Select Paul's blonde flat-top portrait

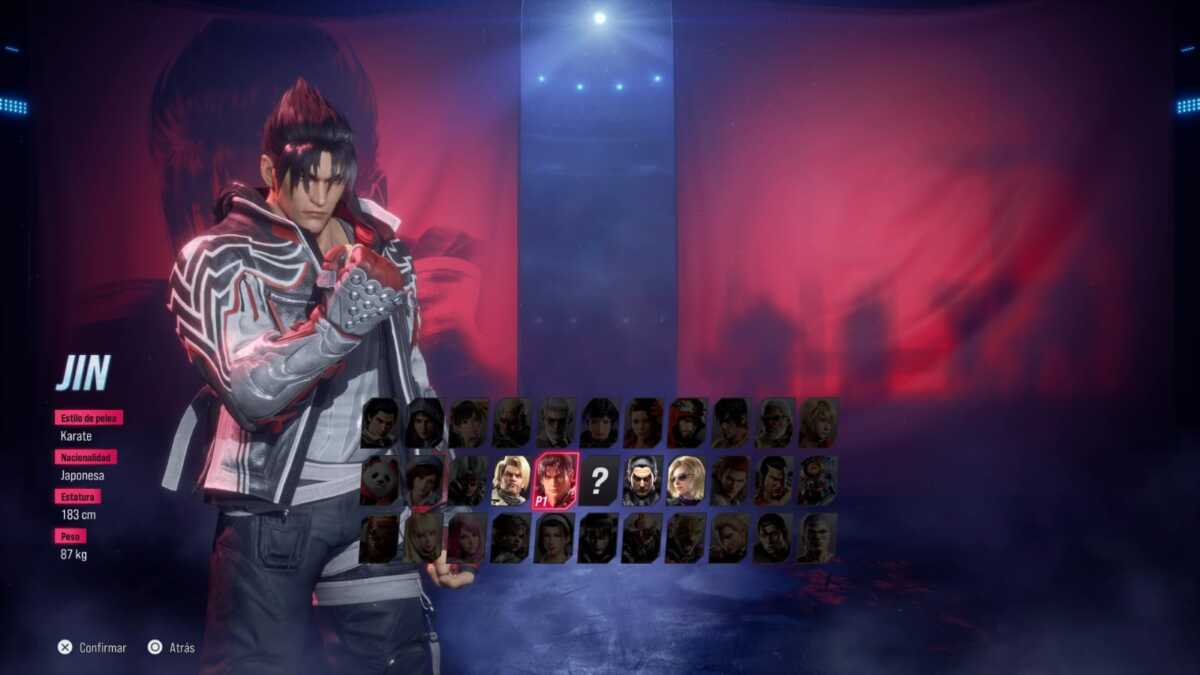[511, 481]
